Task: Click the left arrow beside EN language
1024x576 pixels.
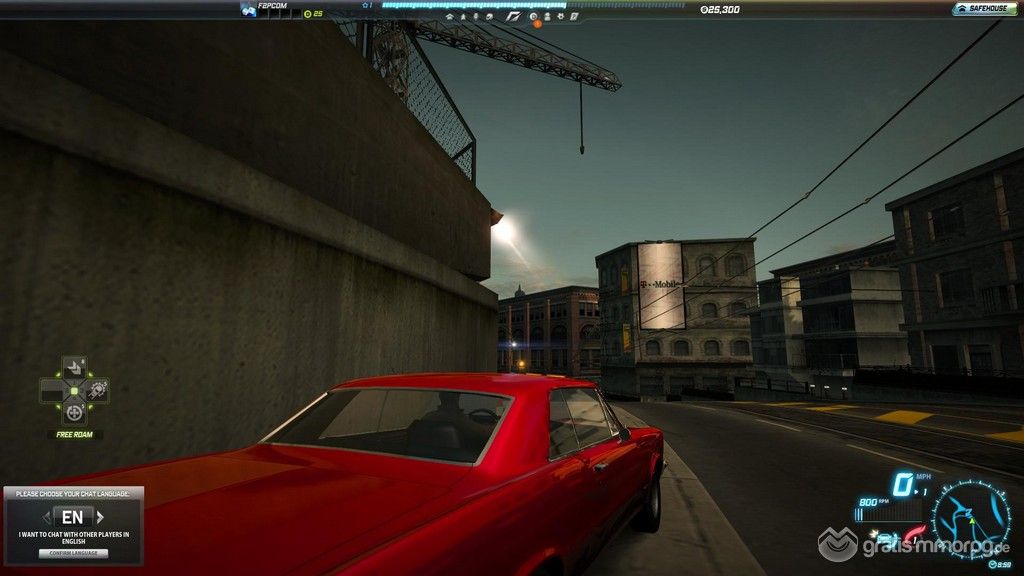Action: coord(47,518)
